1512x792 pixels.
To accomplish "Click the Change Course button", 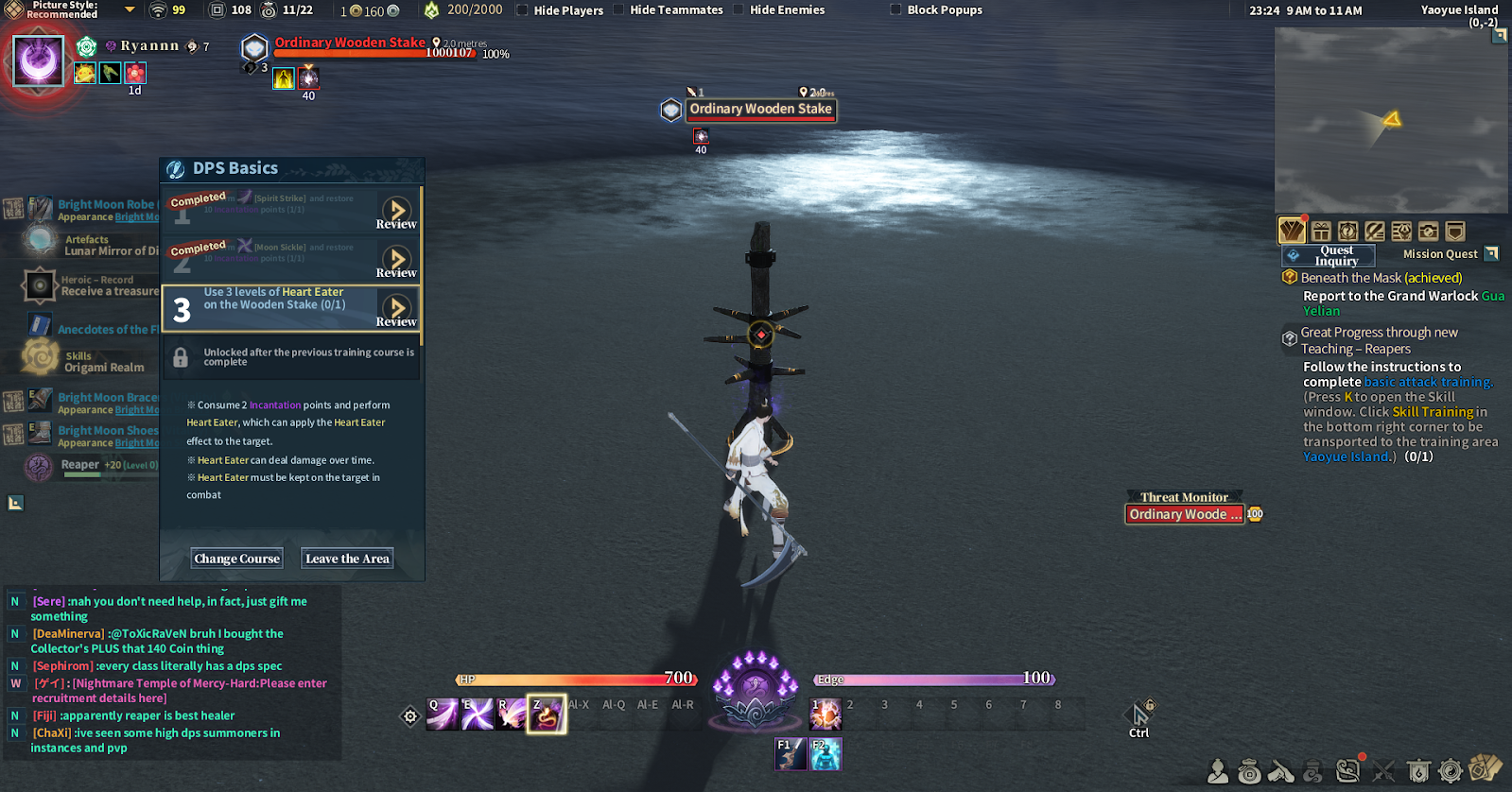I will point(237,559).
